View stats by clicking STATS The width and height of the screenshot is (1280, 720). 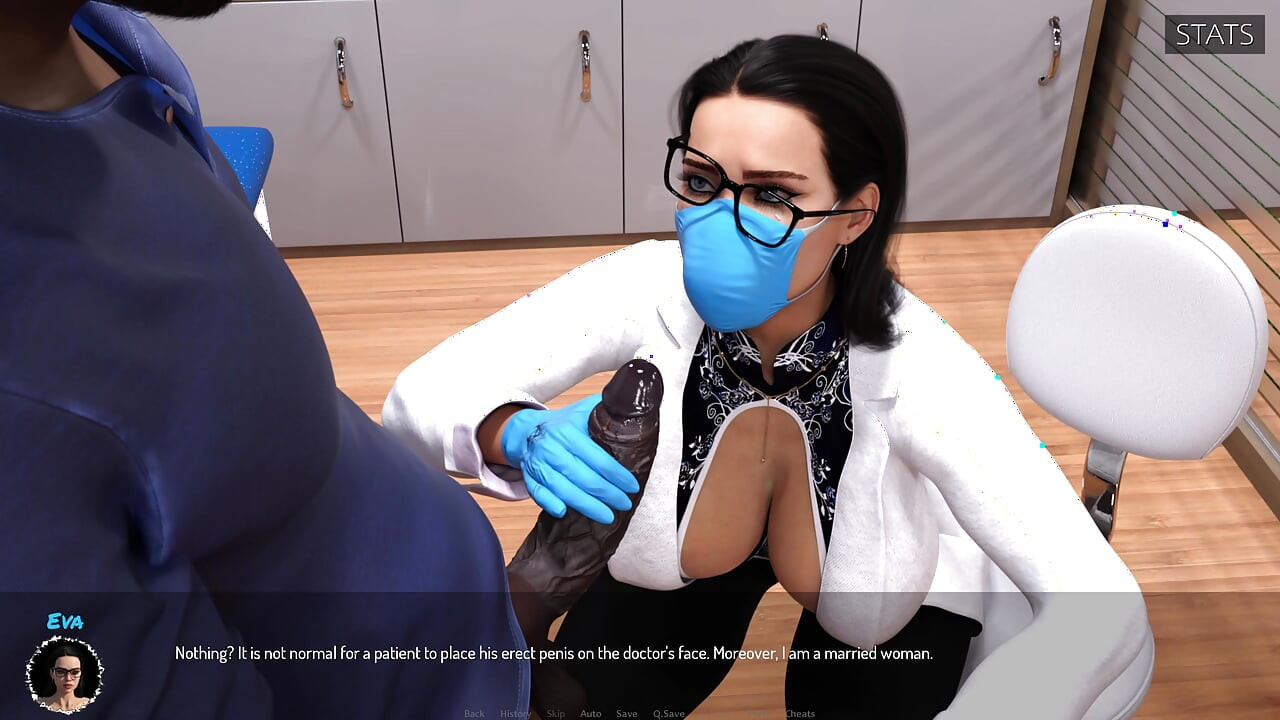coord(1214,35)
